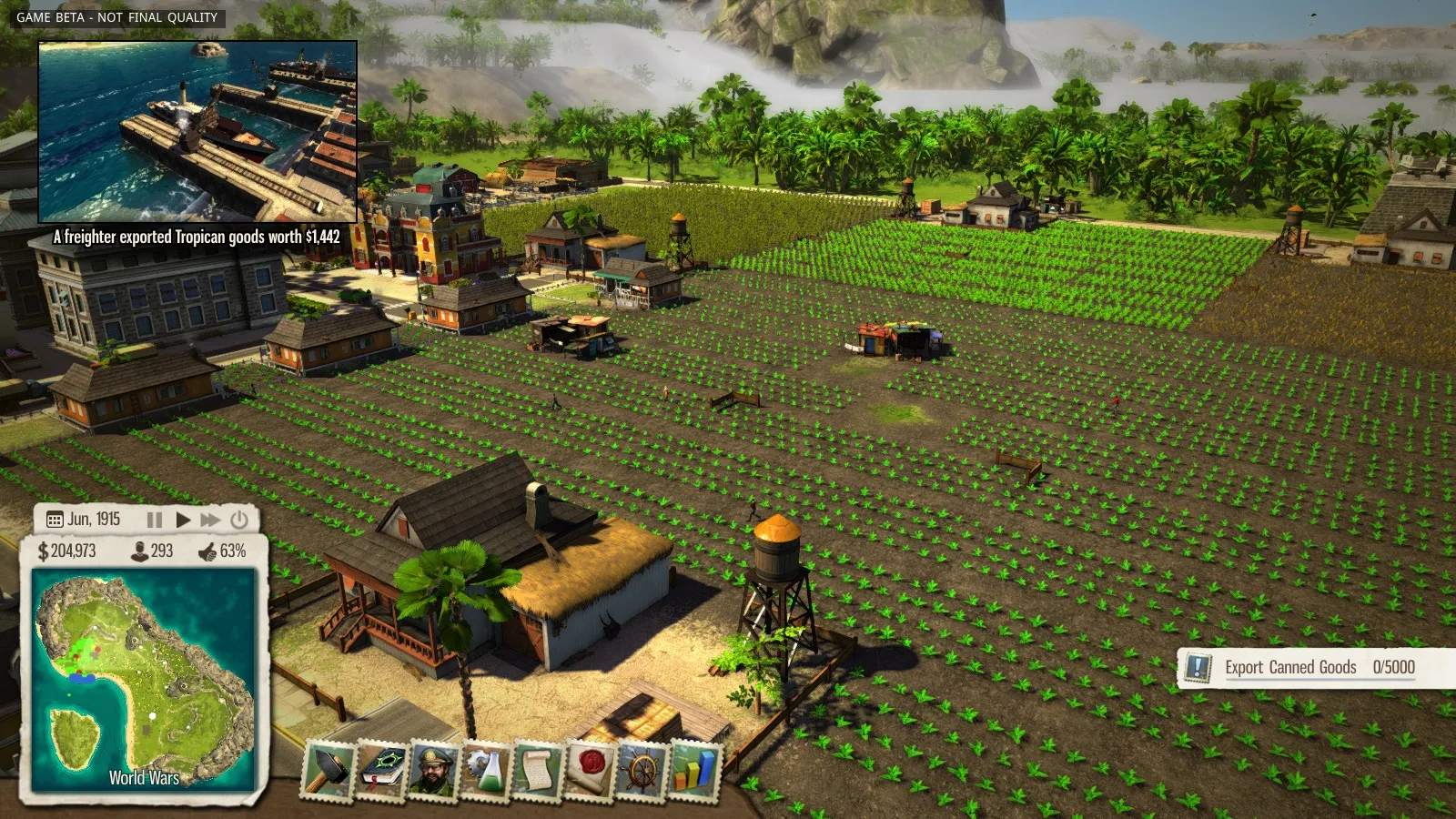The image size is (1456, 819).
Task: Pause the game with the pause button
Action: point(155,520)
